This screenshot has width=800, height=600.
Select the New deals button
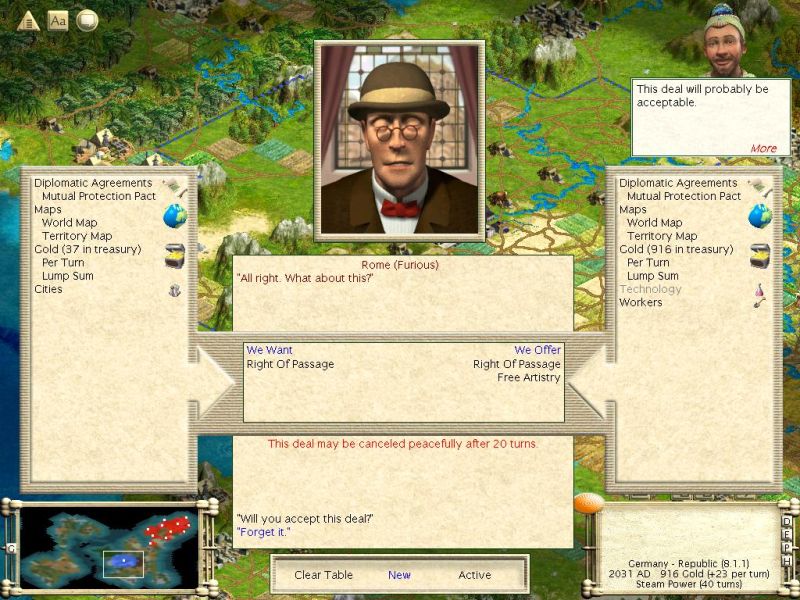399,575
